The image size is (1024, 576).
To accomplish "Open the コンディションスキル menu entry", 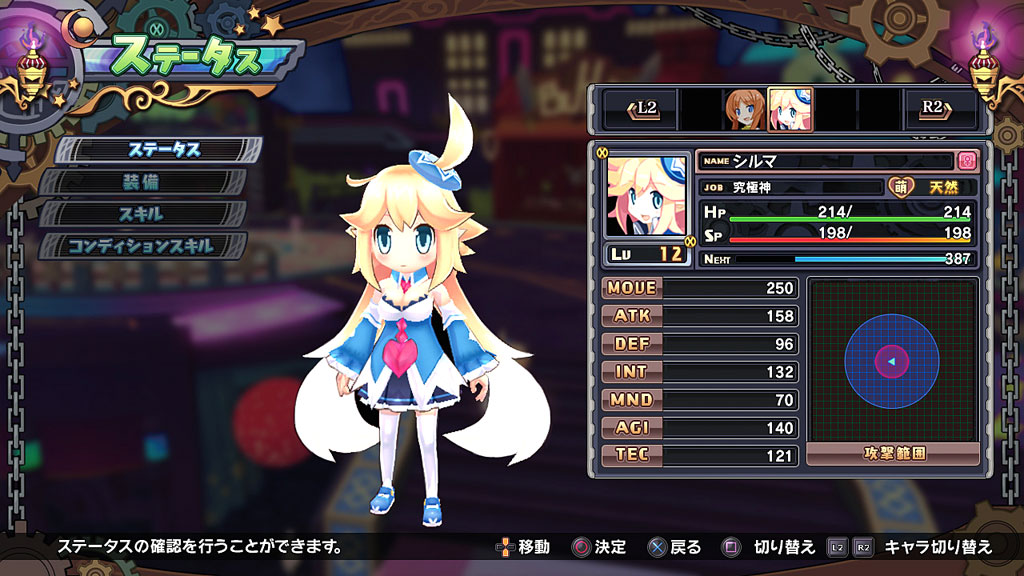I will pyautogui.click(x=143, y=246).
